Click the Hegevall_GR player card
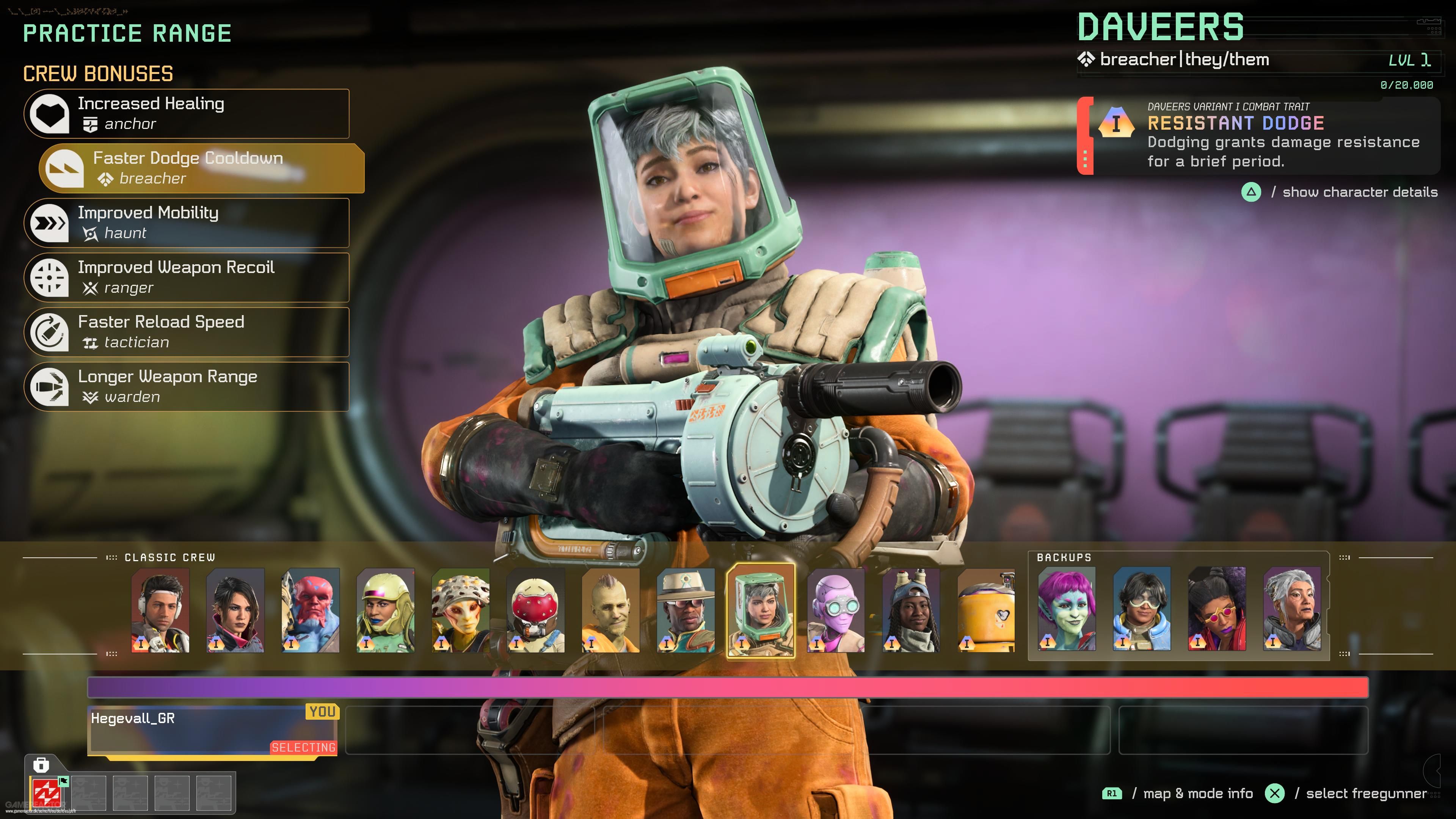The height and width of the screenshot is (819, 1456). click(213, 730)
